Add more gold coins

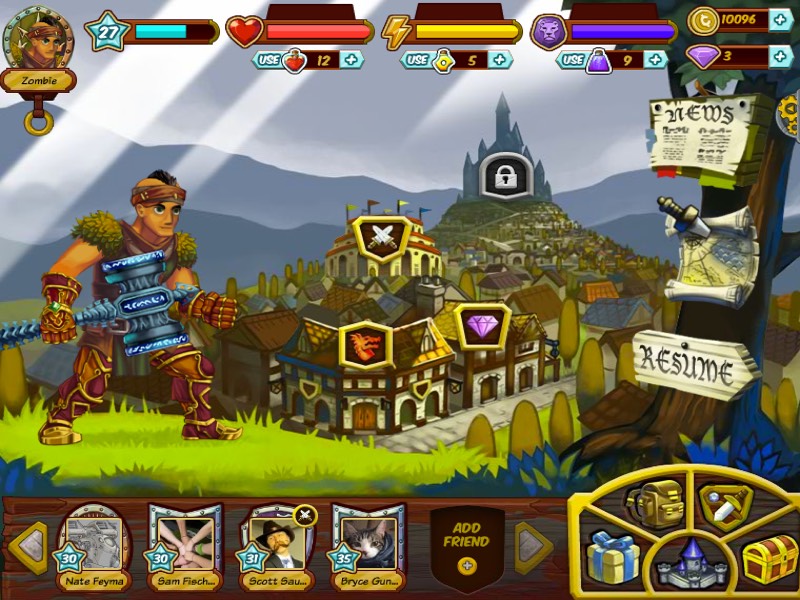point(781,20)
